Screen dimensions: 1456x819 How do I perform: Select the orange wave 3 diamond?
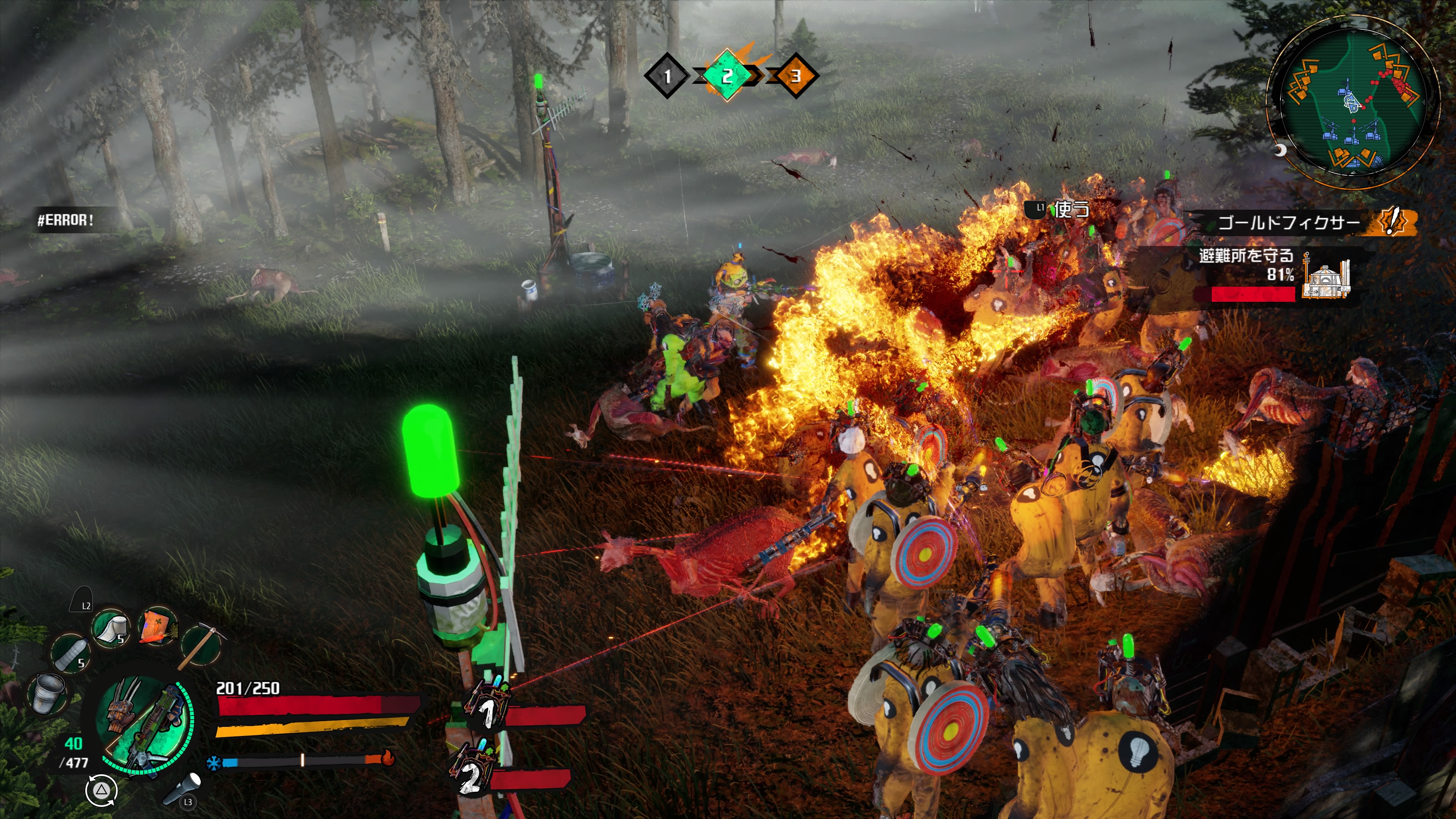(795, 76)
